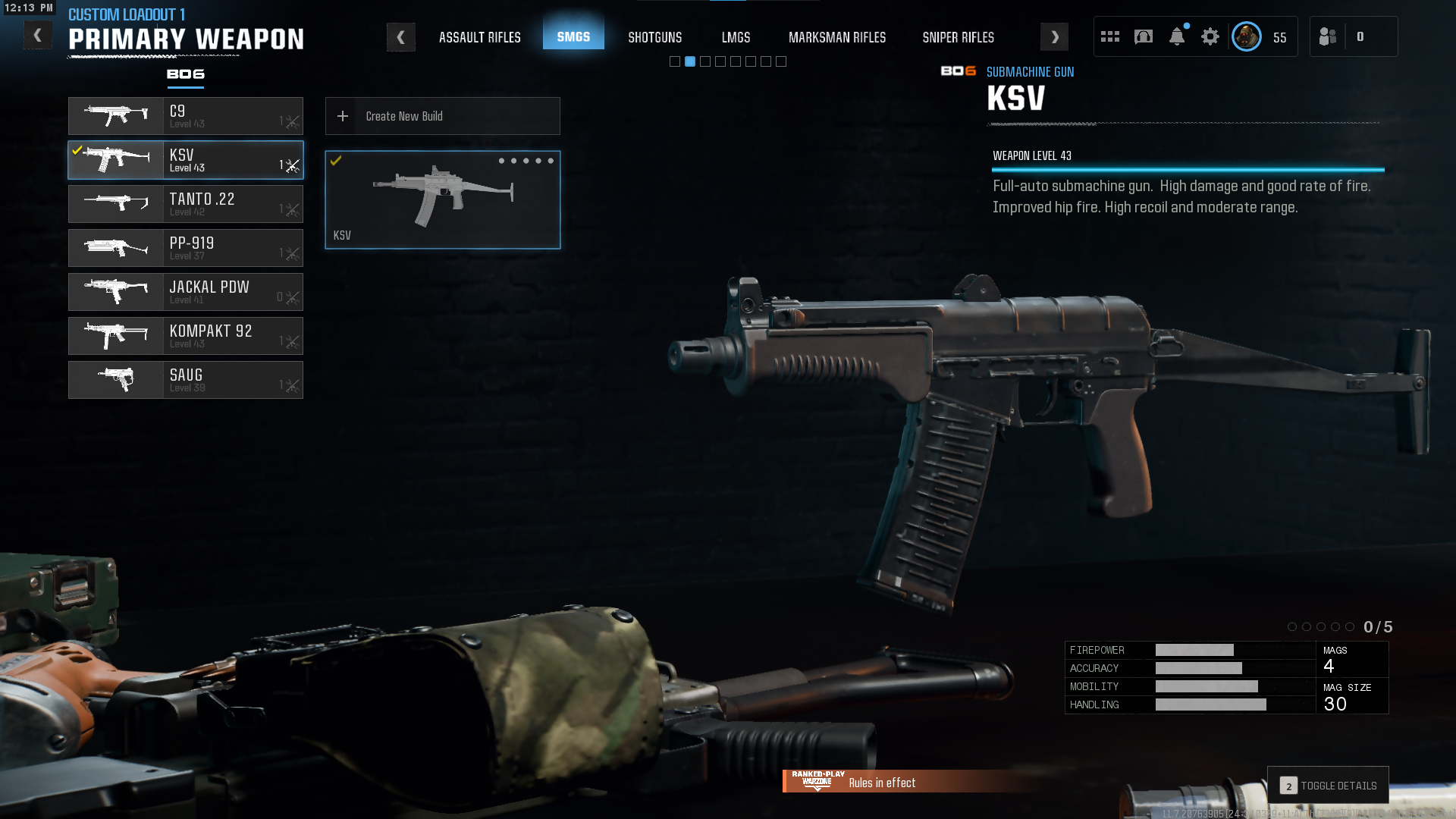
Task: Switch to the Assault Rifles tab
Action: pos(479,37)
